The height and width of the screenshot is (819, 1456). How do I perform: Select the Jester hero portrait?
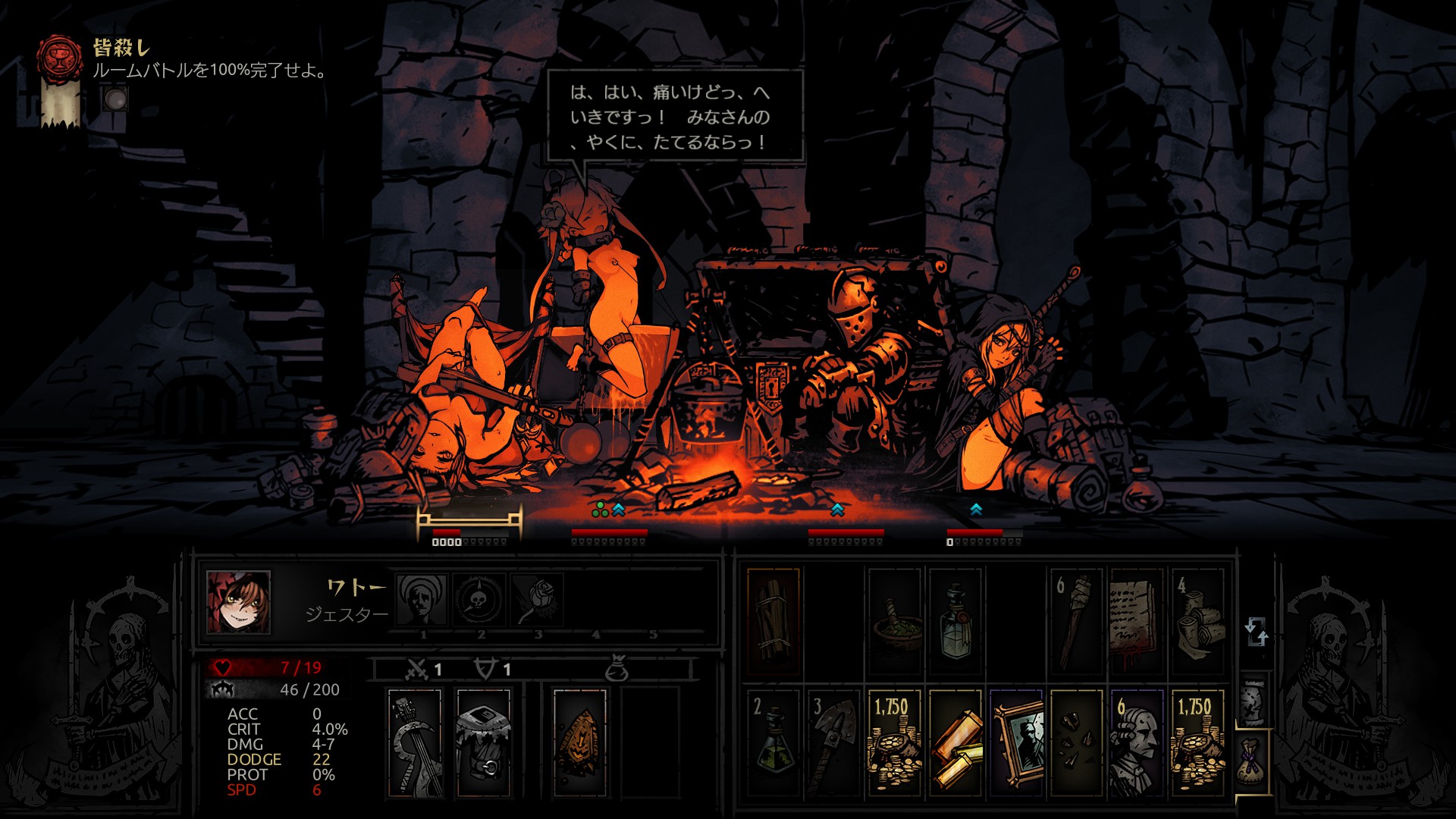(238, 603)
